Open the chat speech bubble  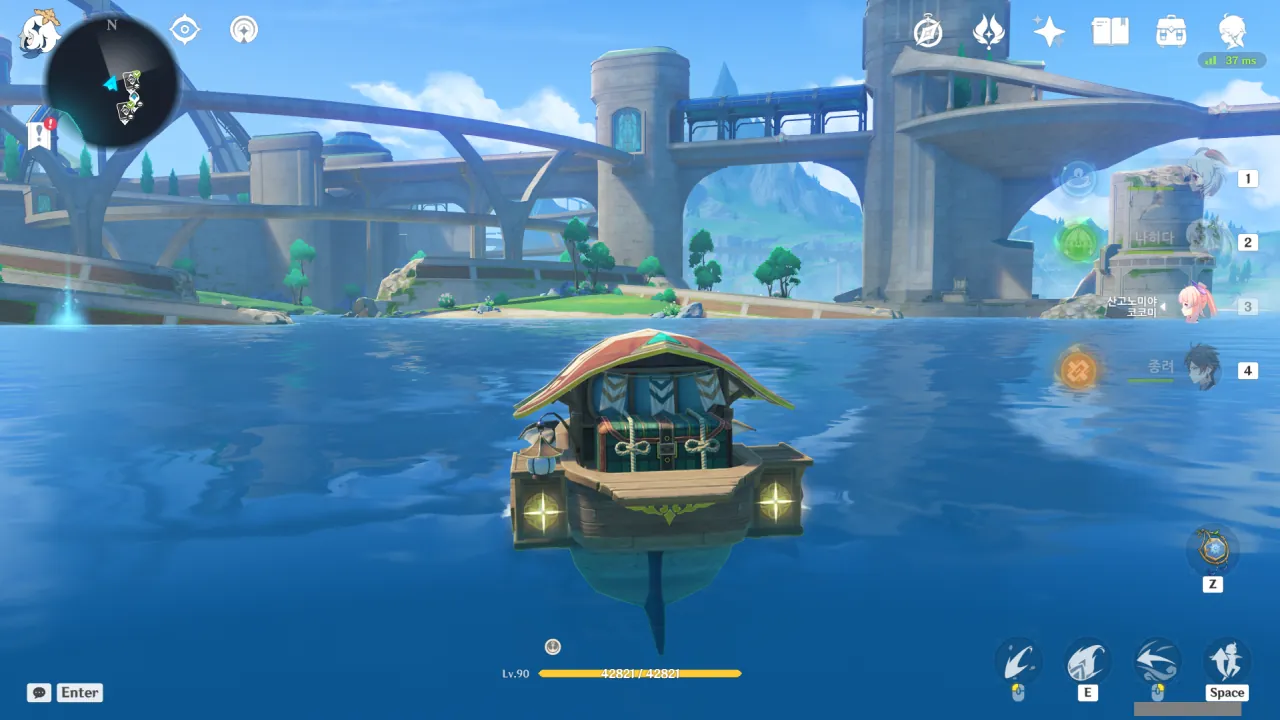click(x=39, y=692)
